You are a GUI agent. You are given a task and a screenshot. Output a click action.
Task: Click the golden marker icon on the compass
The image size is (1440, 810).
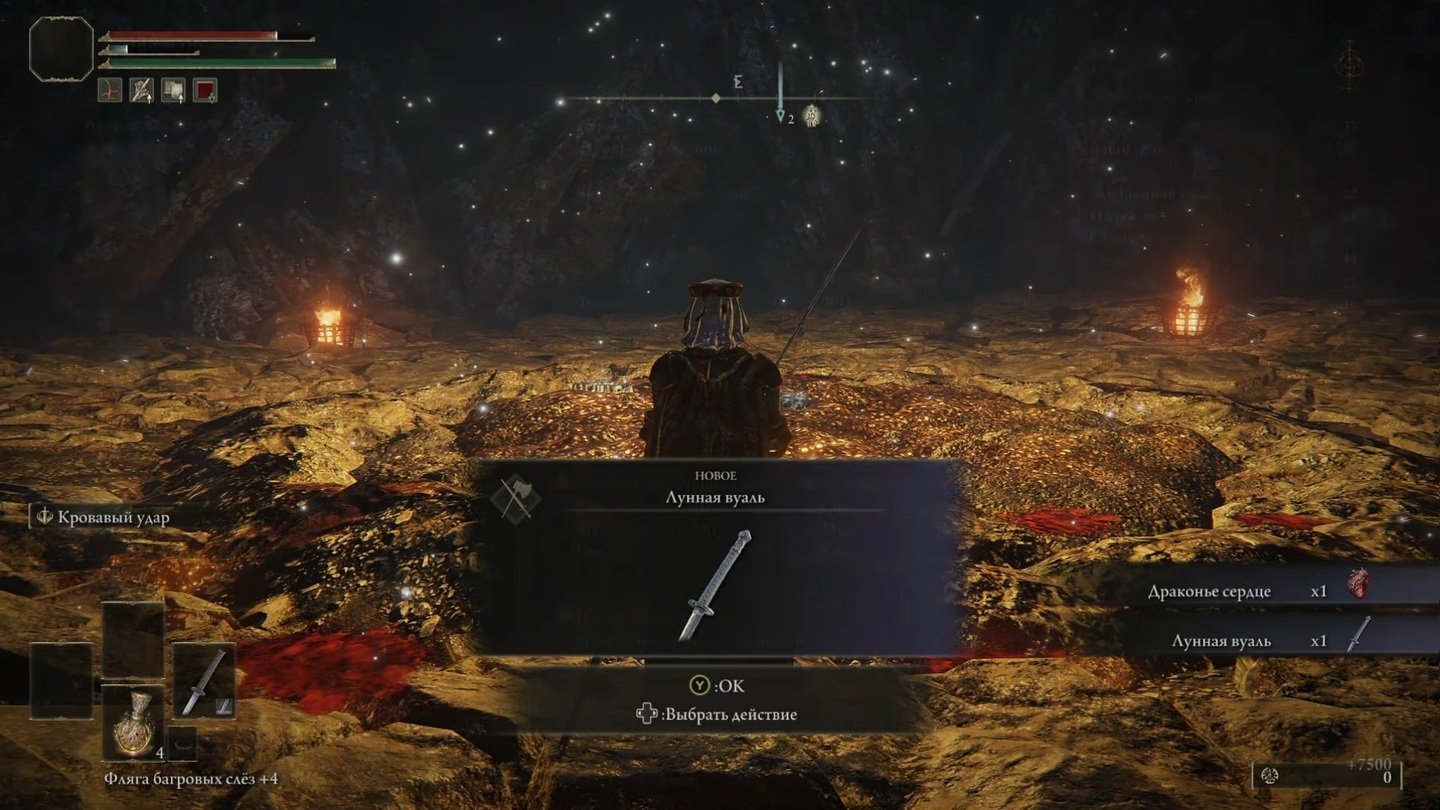(812, 115)
